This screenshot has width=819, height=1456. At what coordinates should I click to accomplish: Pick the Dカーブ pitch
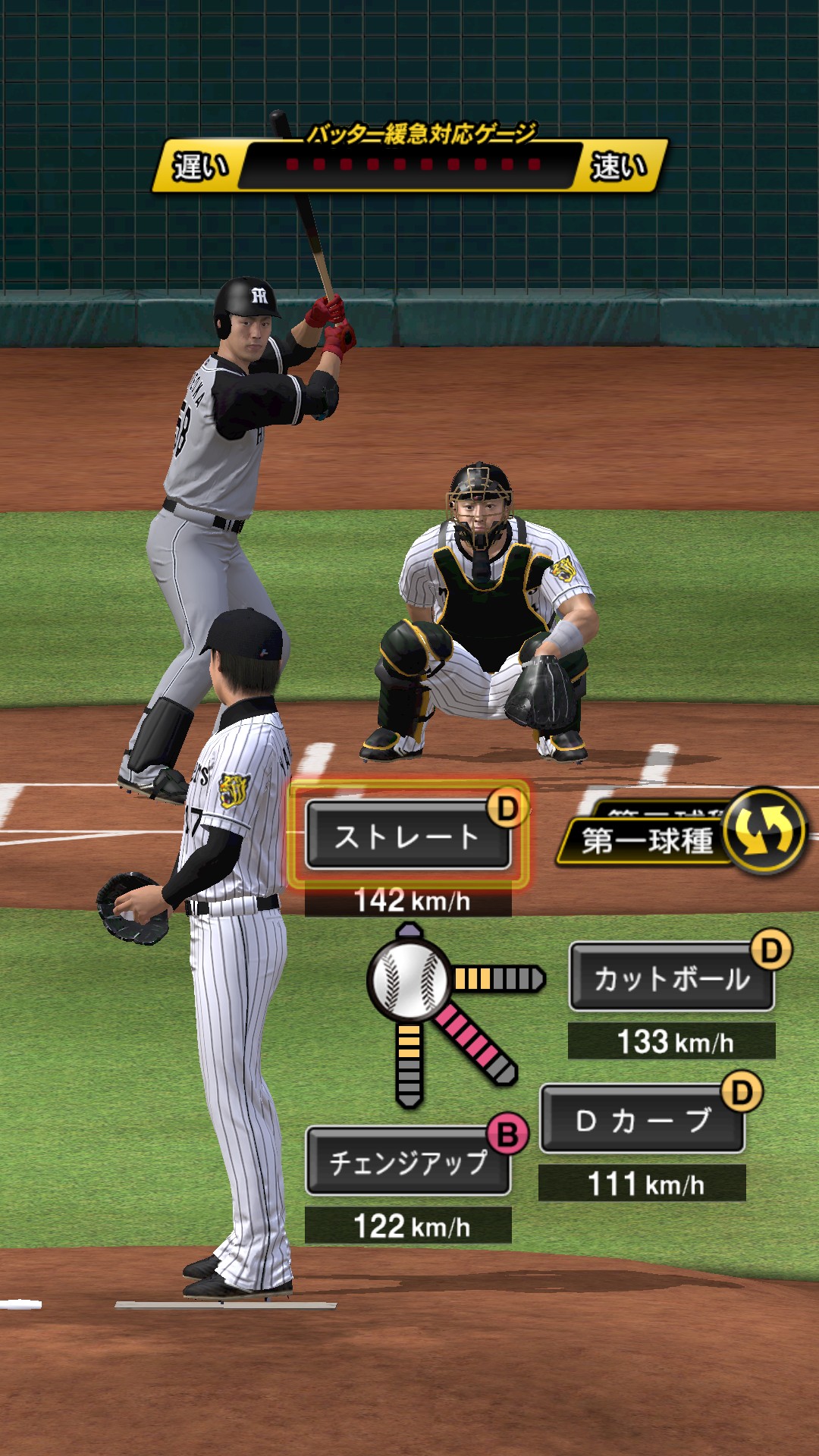[642, 1120]
